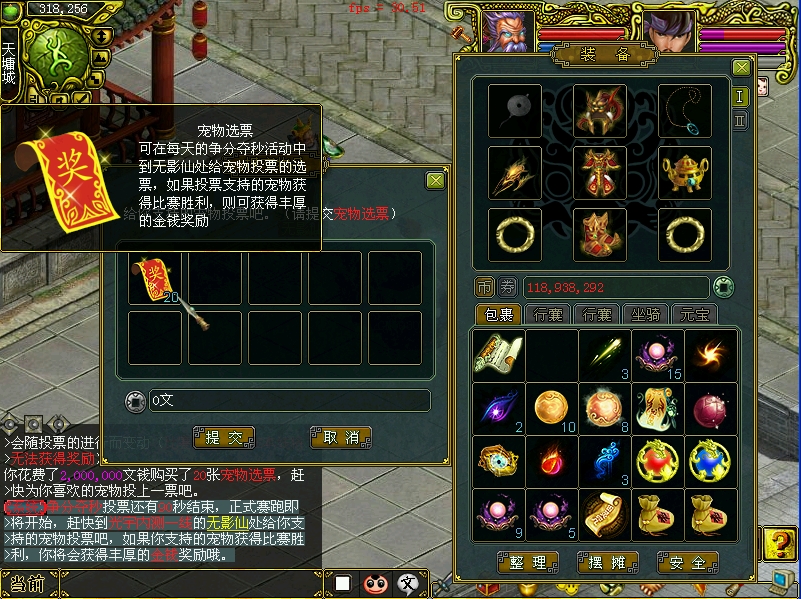Select the equipped red armor slot
The height and width of the screenshot is (599, 801).
point(600,173)
